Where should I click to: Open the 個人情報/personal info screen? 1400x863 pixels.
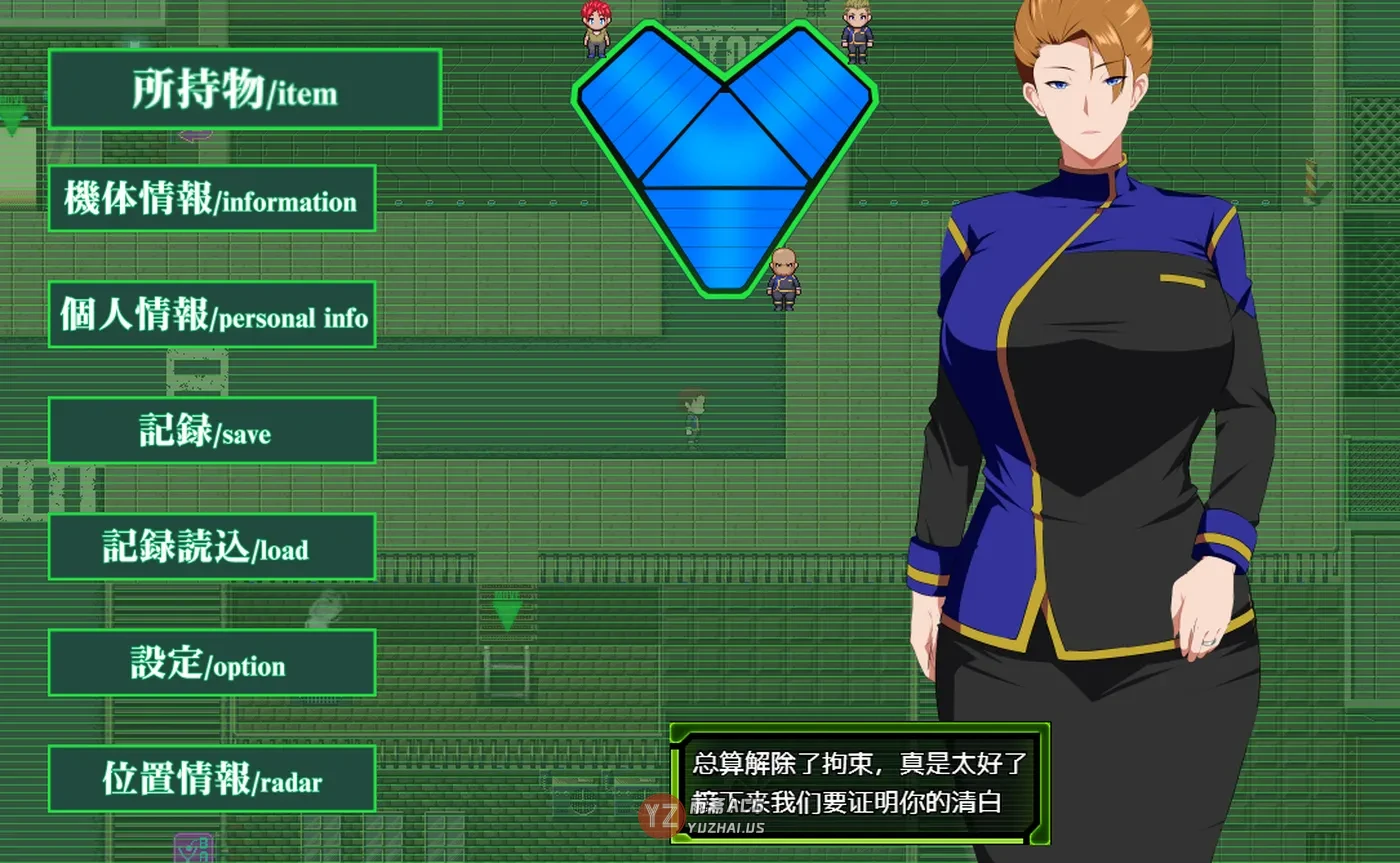pos(211,314)
